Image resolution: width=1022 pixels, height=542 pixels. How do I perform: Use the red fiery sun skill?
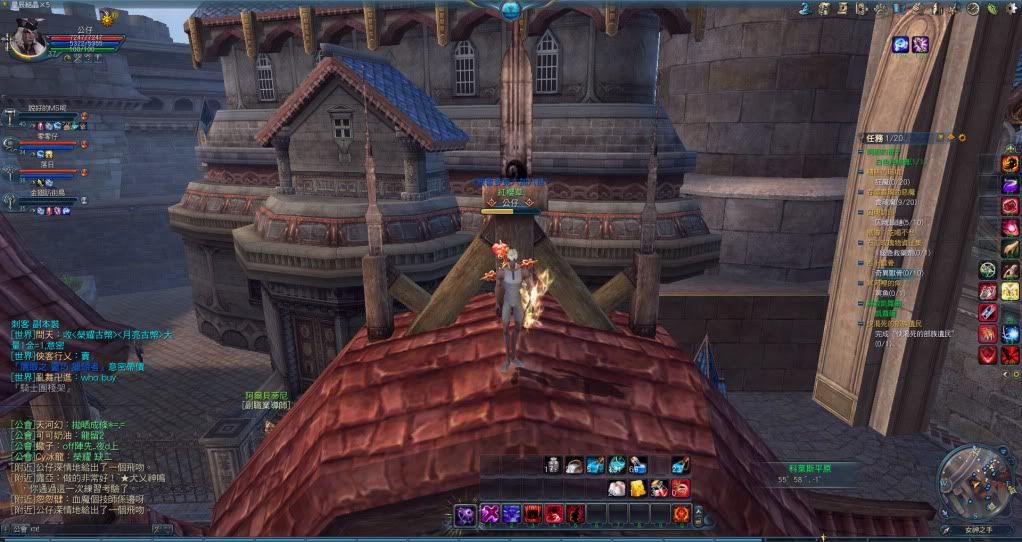pos(681,513)
